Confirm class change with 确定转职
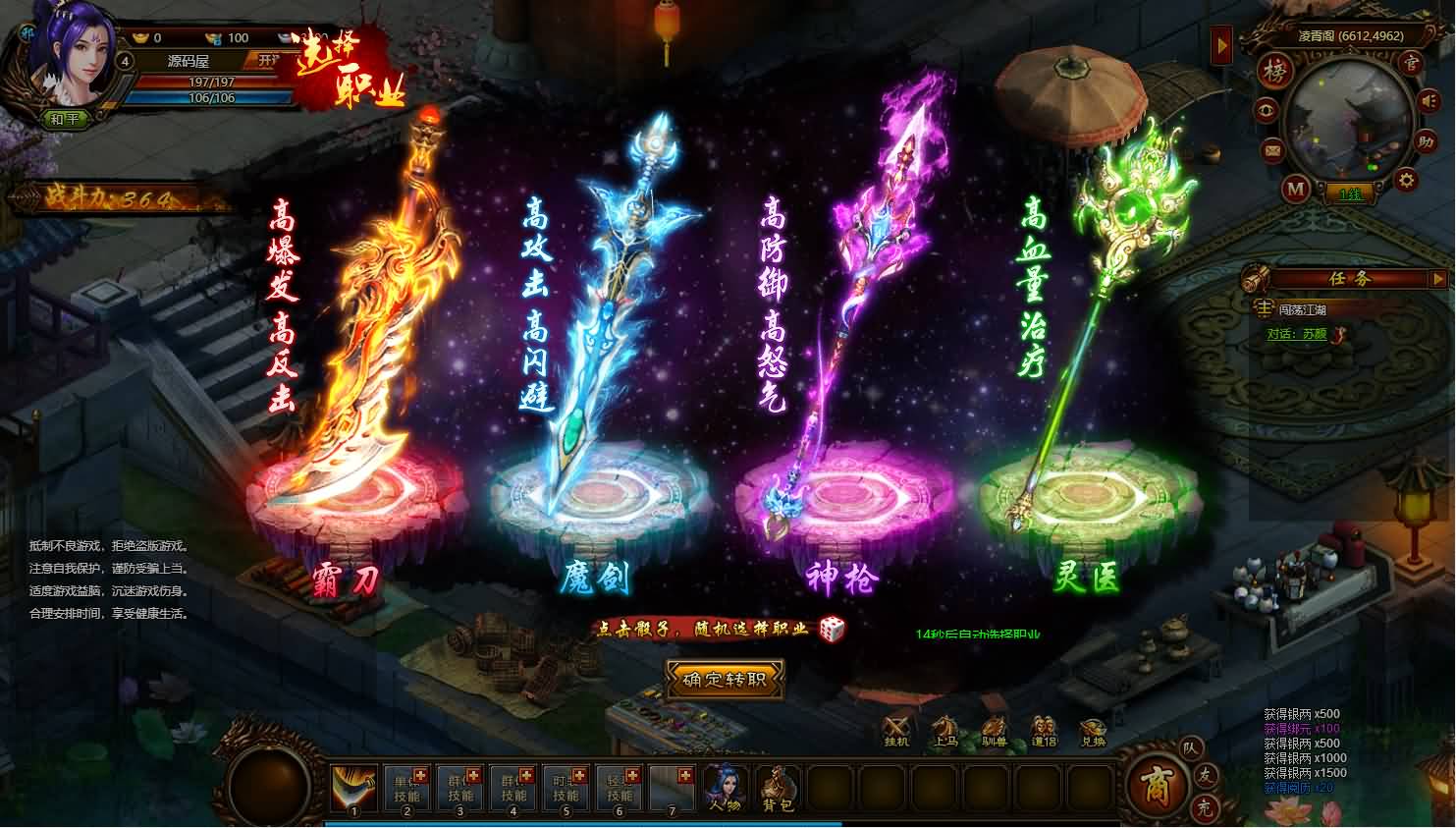 (726, 680)
